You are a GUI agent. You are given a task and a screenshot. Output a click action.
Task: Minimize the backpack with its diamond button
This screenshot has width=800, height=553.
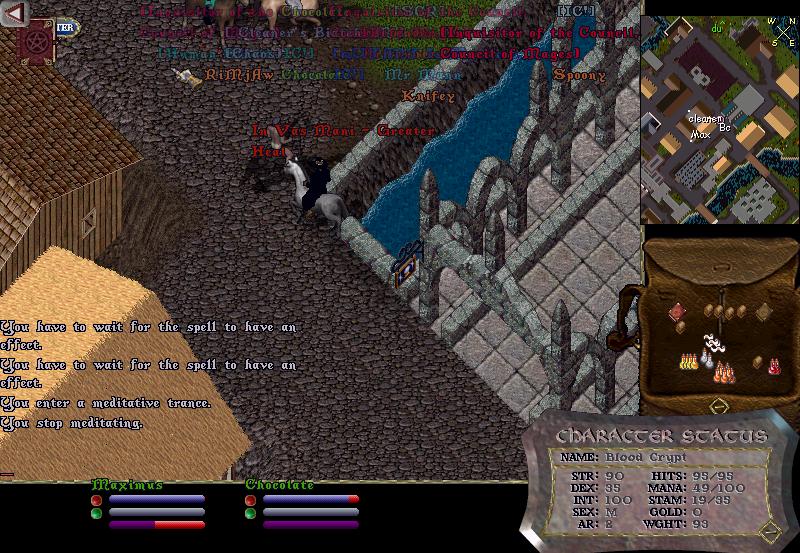pos(718,407)
